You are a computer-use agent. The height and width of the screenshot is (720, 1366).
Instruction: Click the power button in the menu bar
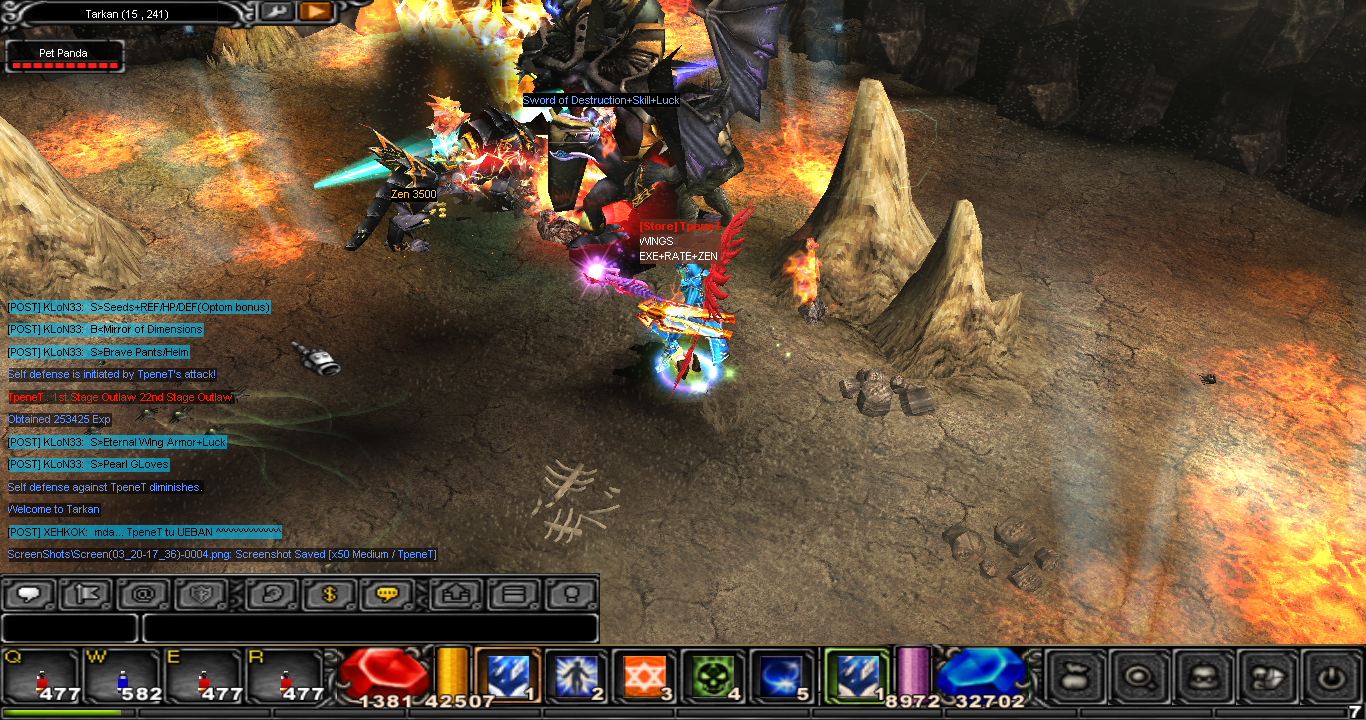click(1331, 677)
